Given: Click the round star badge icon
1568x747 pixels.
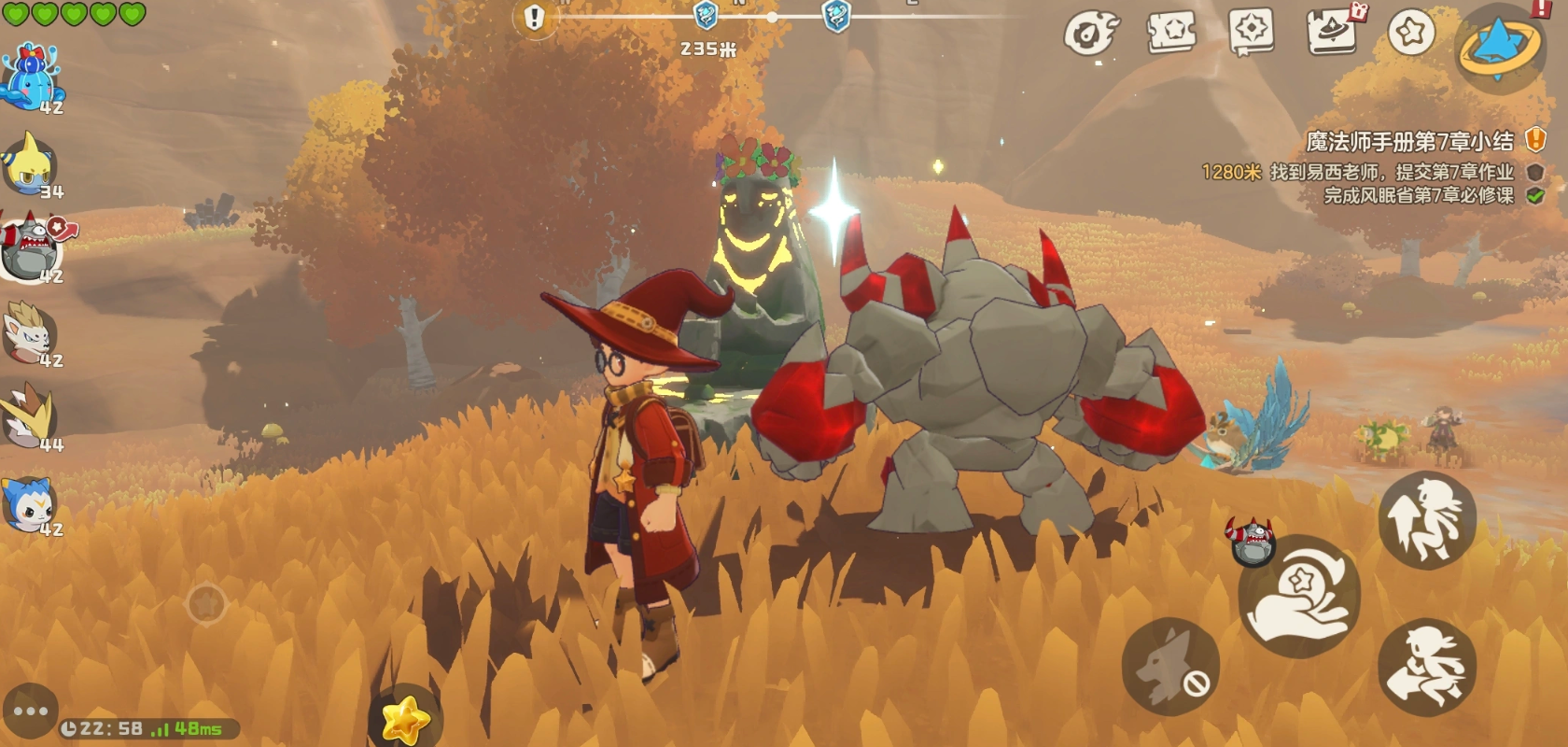Looking at the screenshot, I should point(1411,33).
